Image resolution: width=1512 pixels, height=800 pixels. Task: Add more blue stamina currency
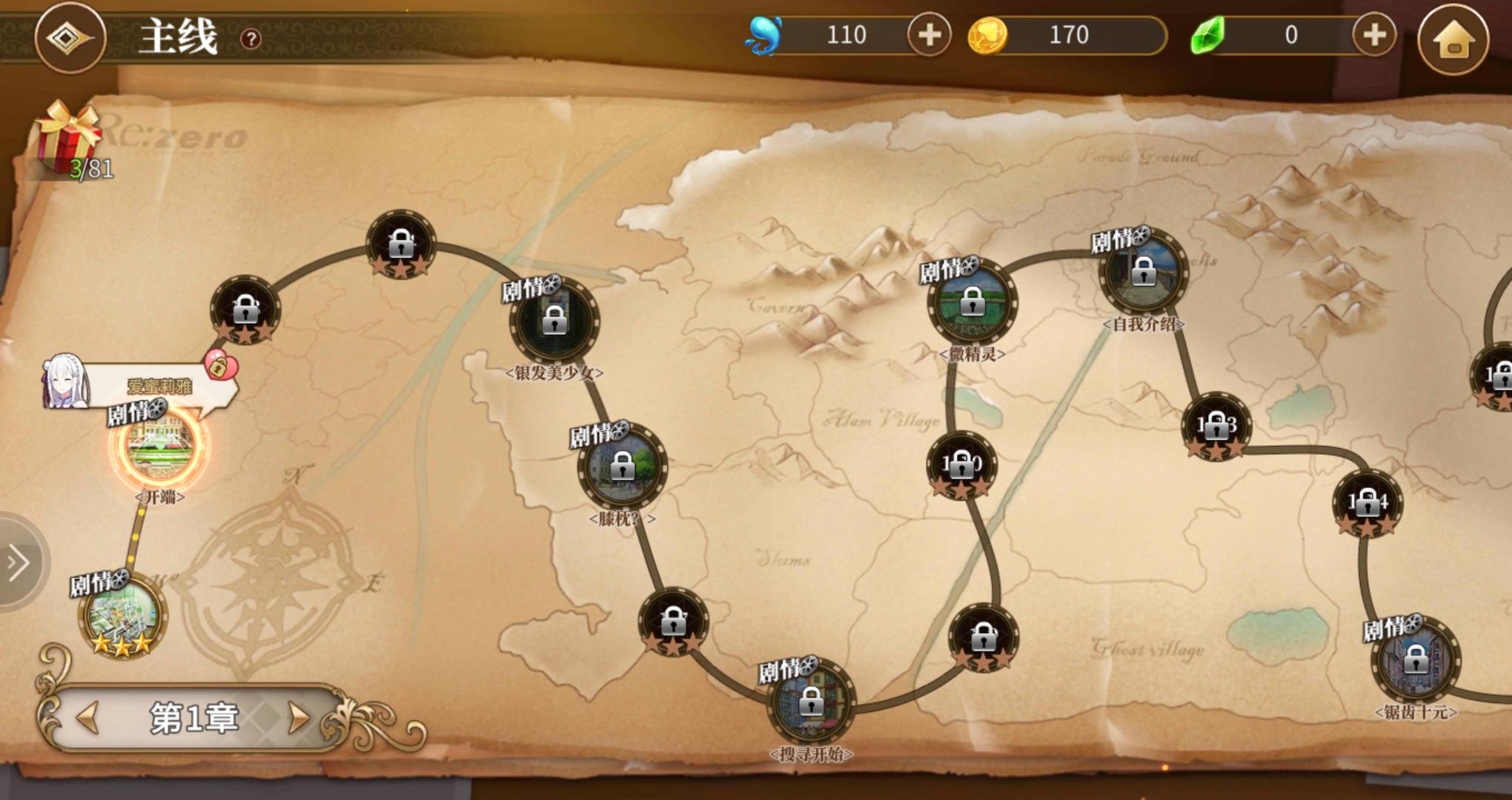(x=929, y=35)
